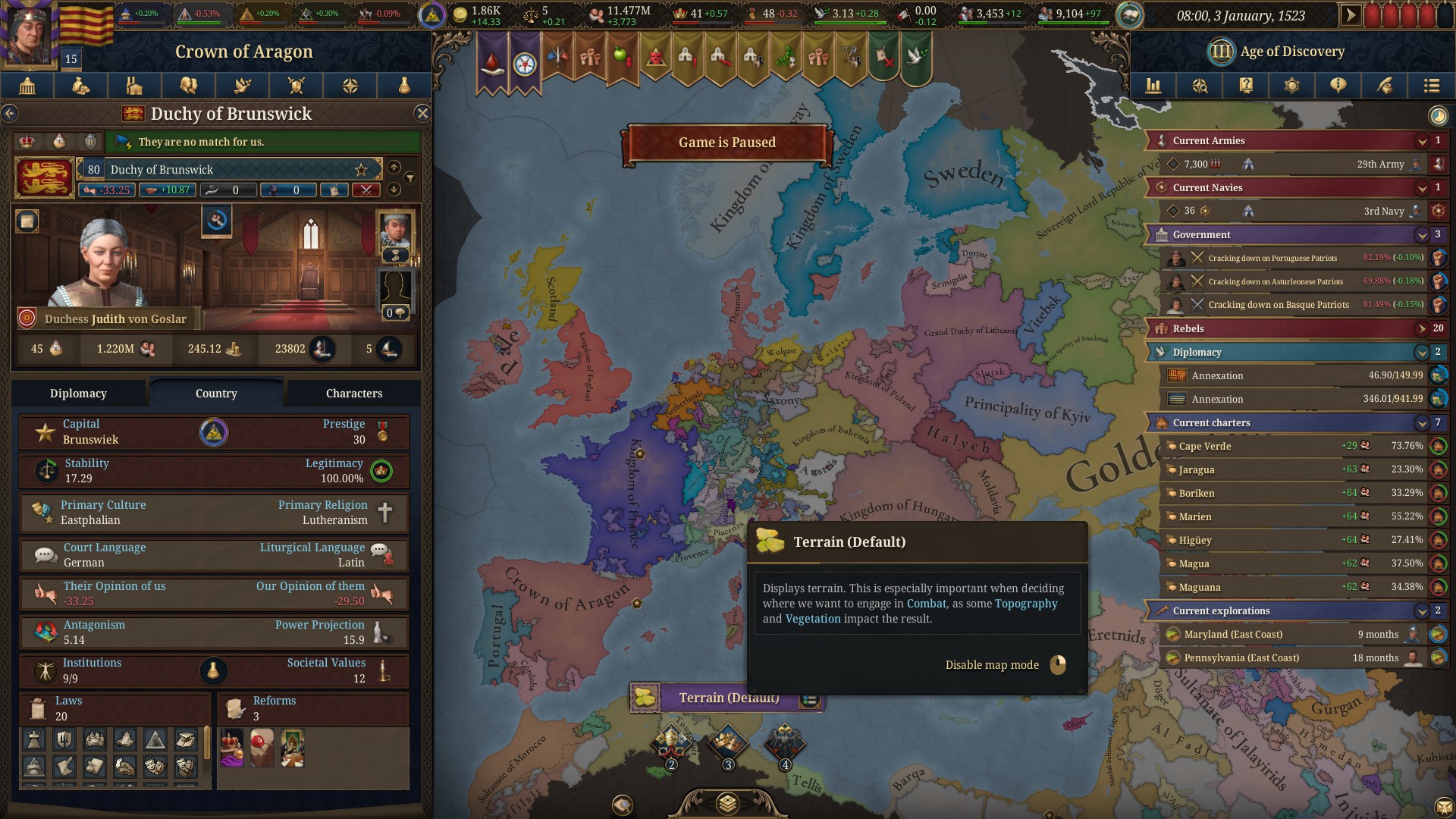Open the game settings gear icon

1291,86
